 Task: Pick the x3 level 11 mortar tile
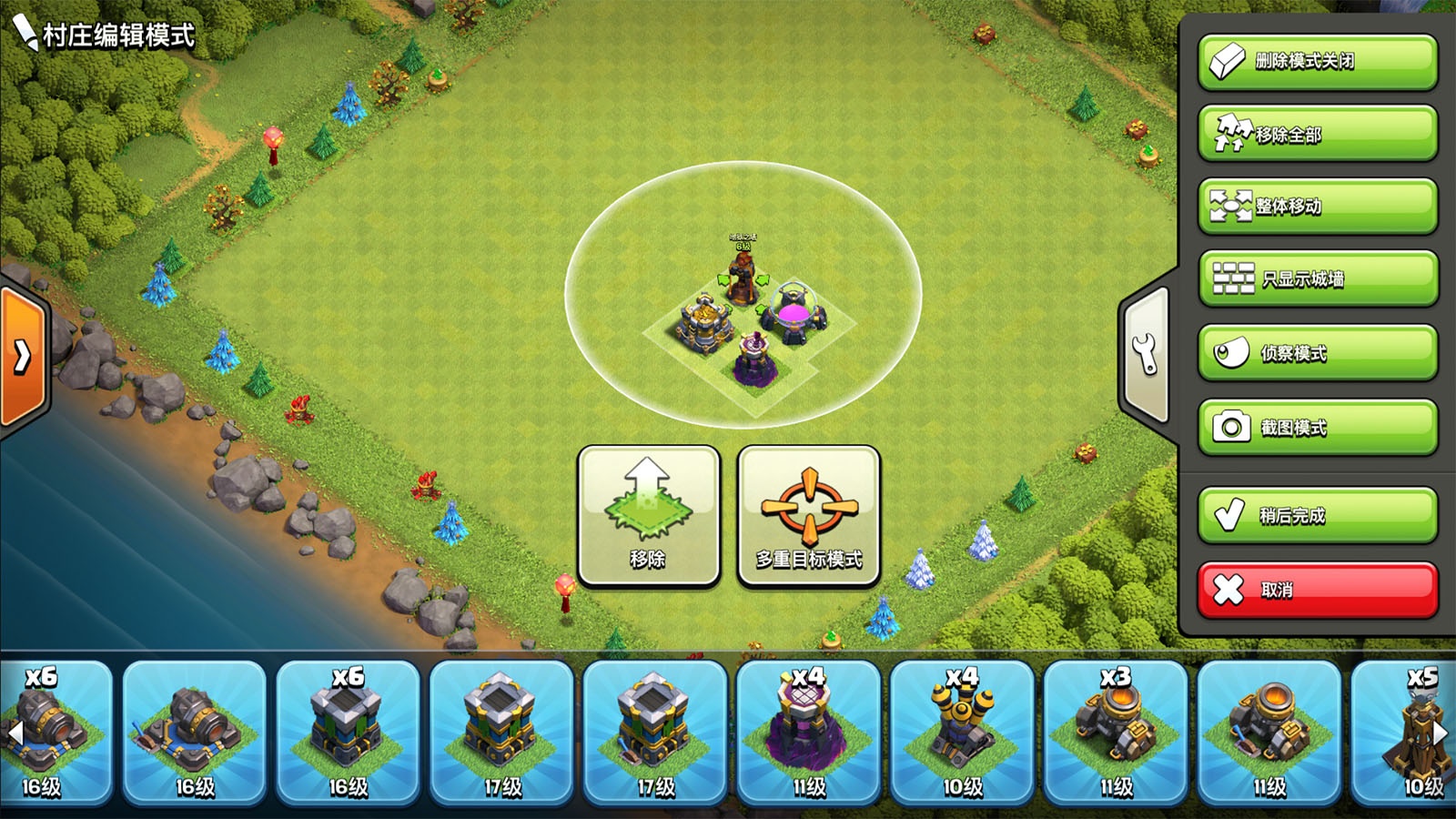point(1116,732)
